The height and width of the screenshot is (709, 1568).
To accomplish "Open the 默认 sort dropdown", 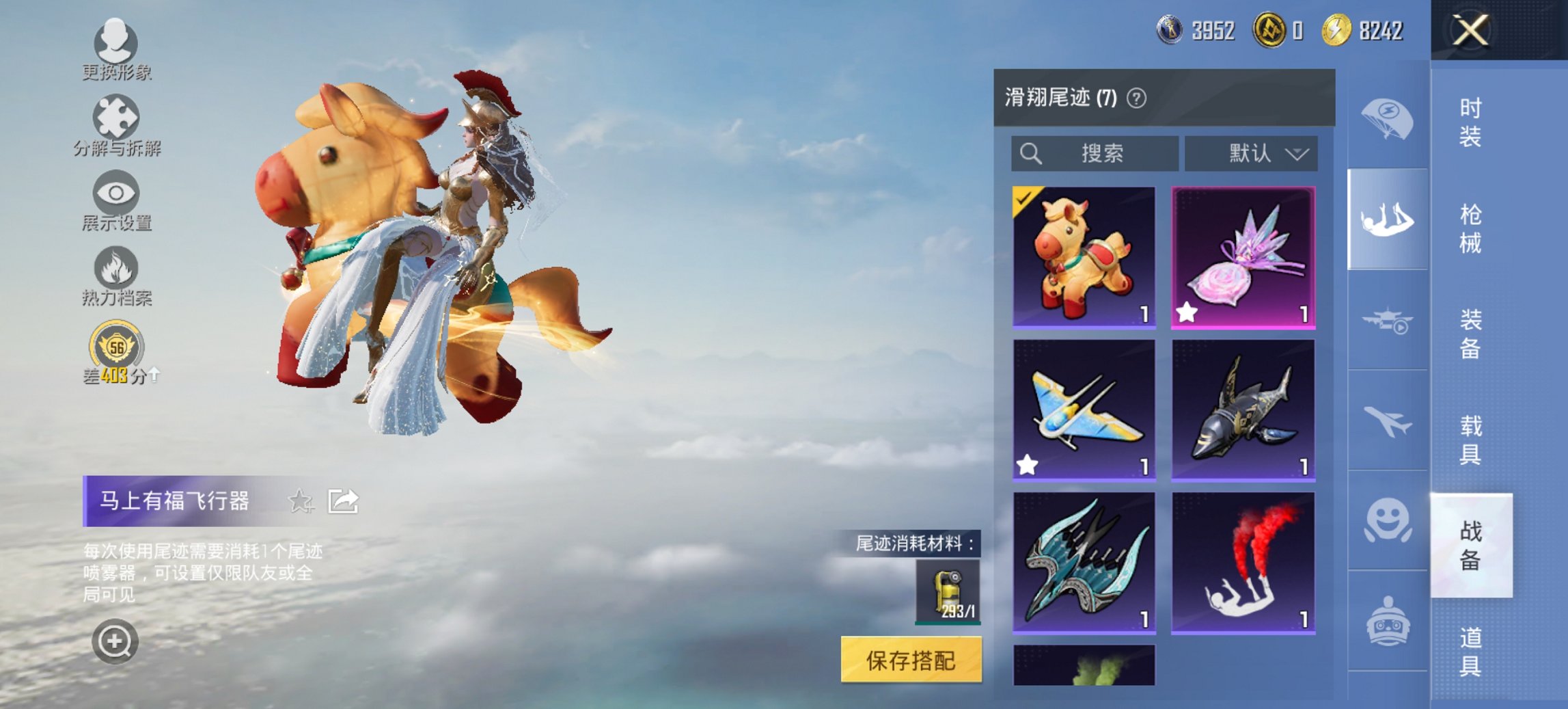I will point(1254,154).
